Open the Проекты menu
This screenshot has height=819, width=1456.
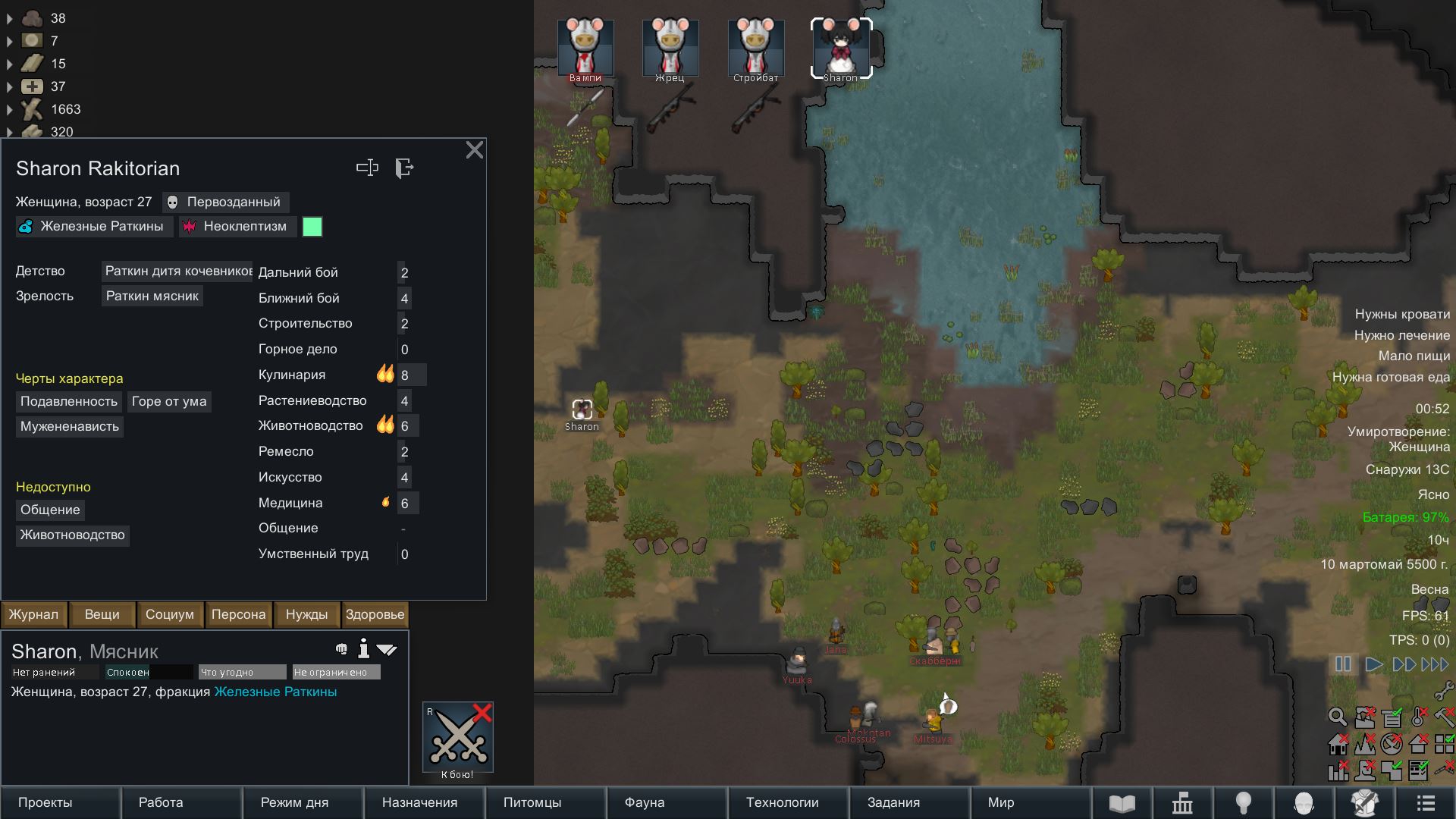tap(45, 802)
